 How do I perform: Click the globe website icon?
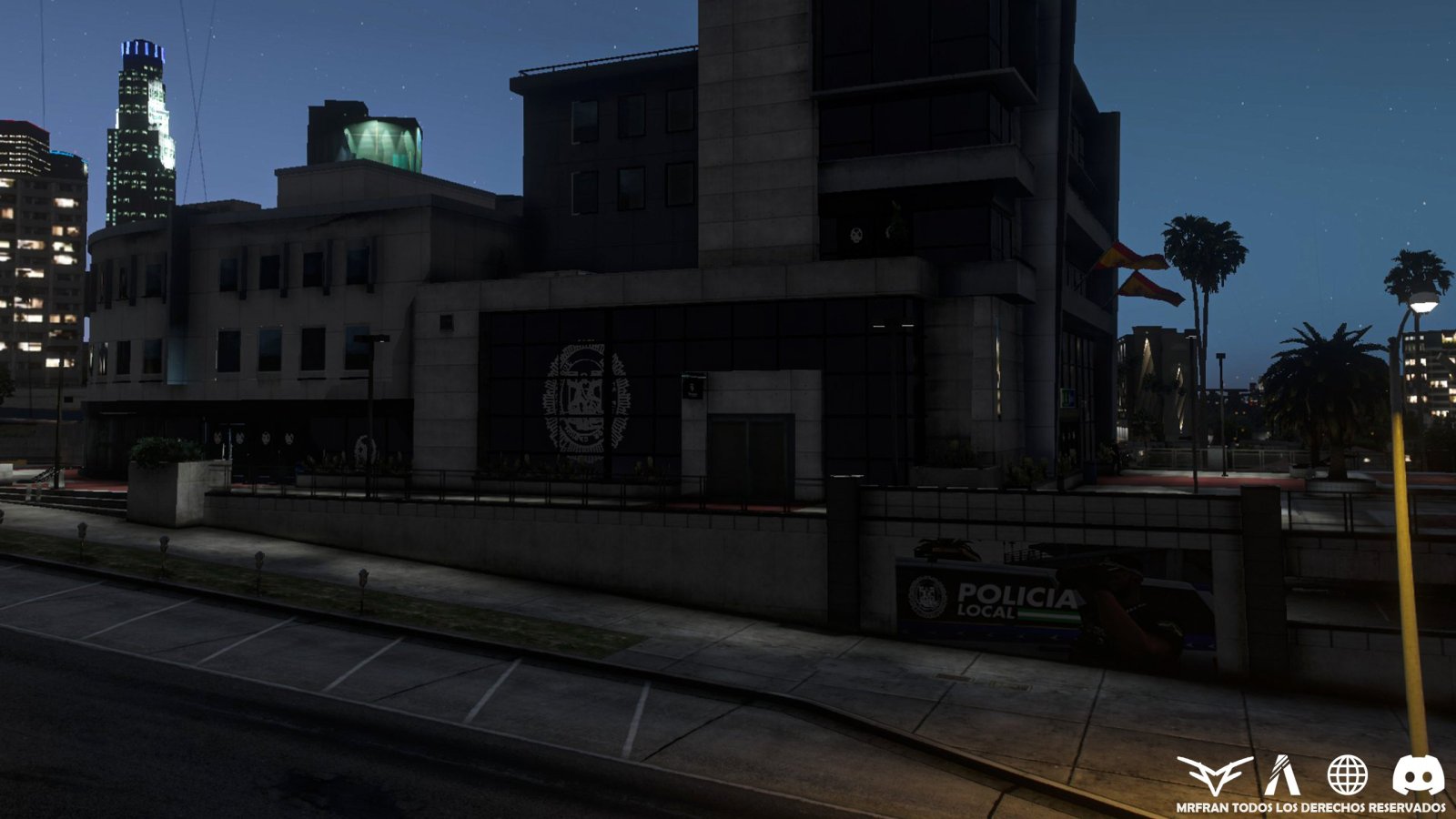1347,775
